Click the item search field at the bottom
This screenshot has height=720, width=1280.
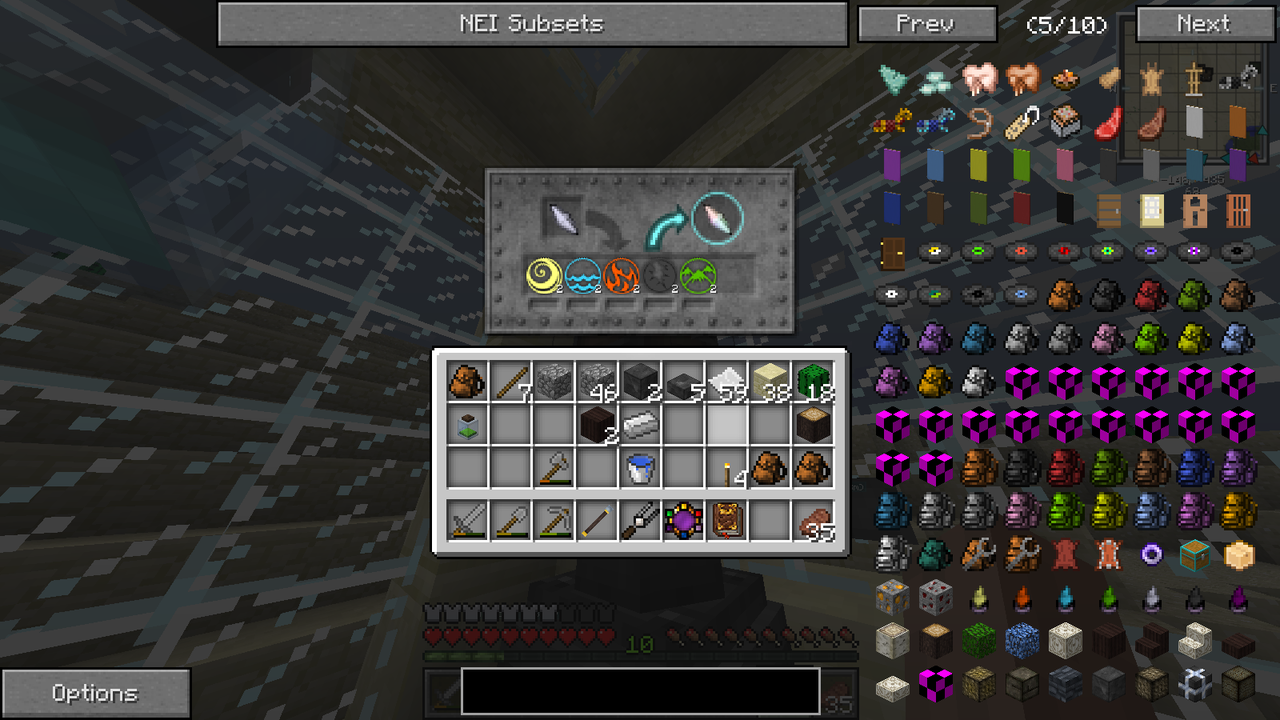(639, 692)
